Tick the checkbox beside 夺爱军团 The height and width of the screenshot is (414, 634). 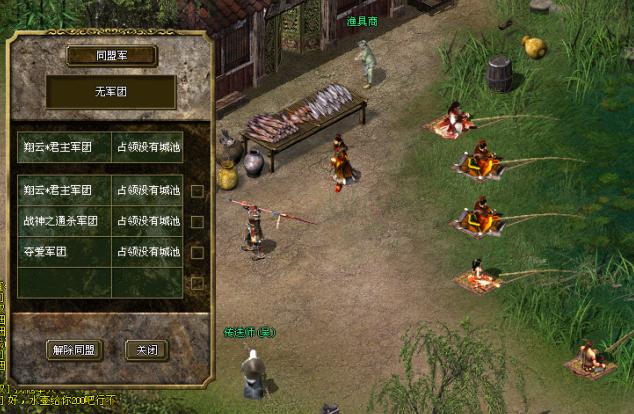[x=197, y=252]
